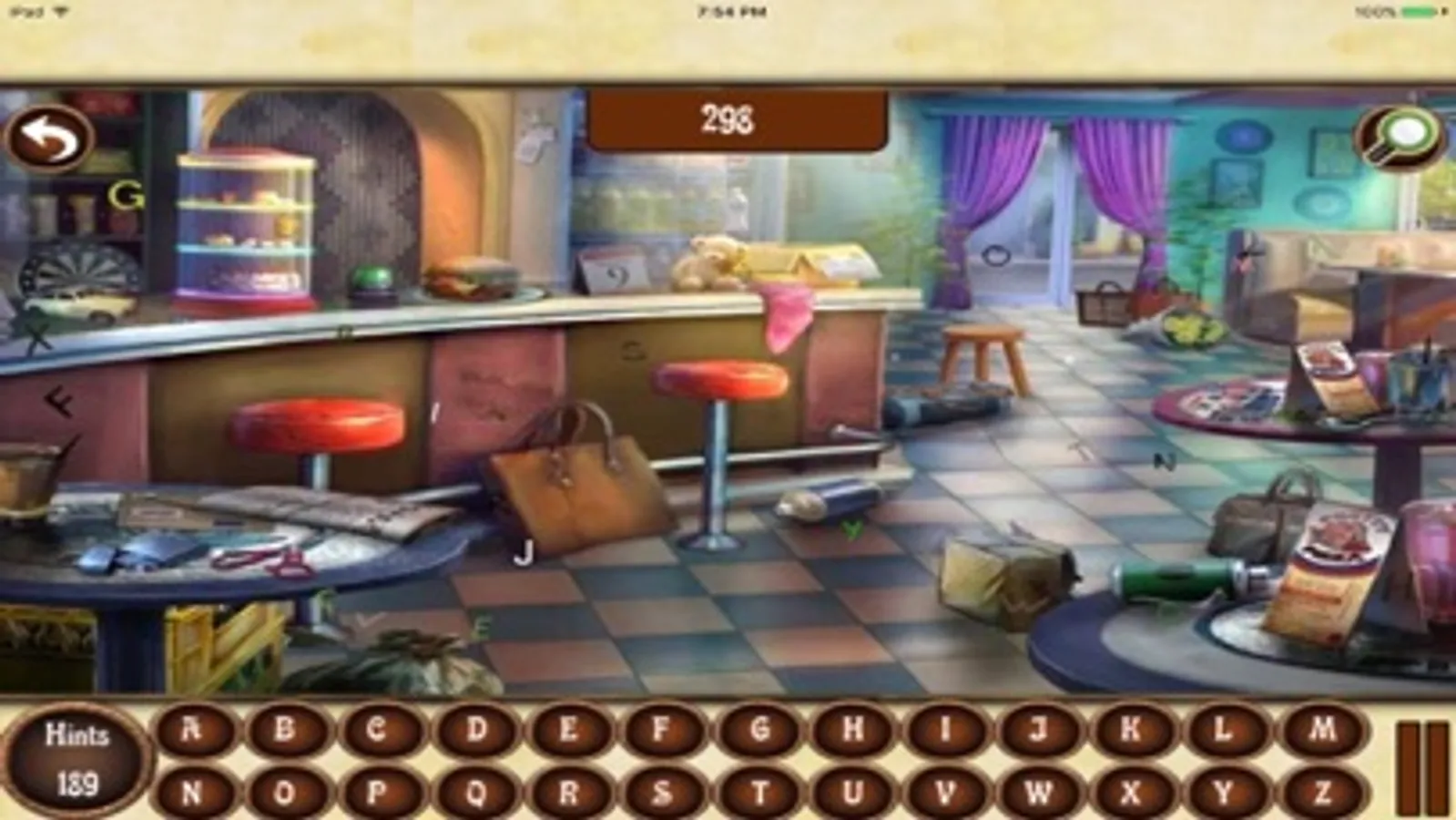This screenshot has width=1456, height=820.
Task: Click the back arrow button top-left
Action: [x=50, y=137]
